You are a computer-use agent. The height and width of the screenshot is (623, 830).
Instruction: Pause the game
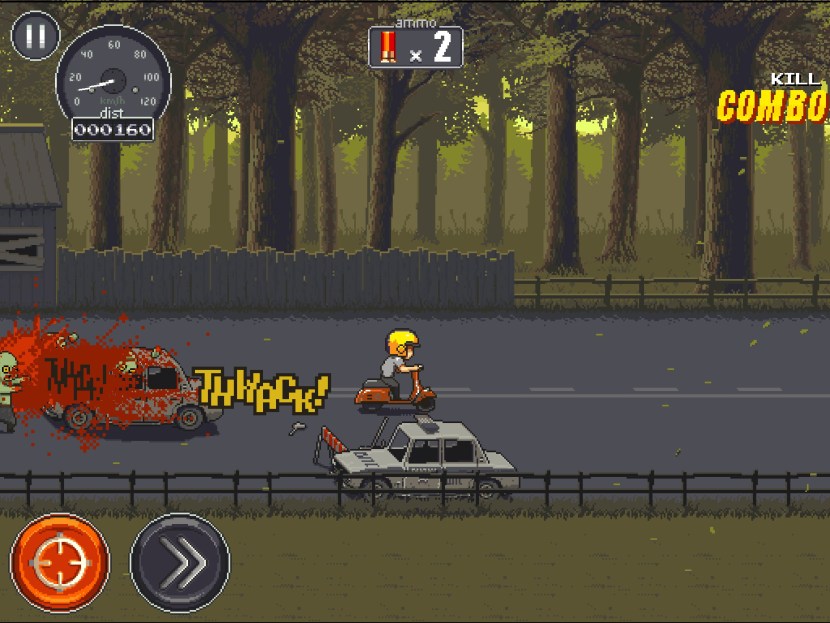(35, 36)
